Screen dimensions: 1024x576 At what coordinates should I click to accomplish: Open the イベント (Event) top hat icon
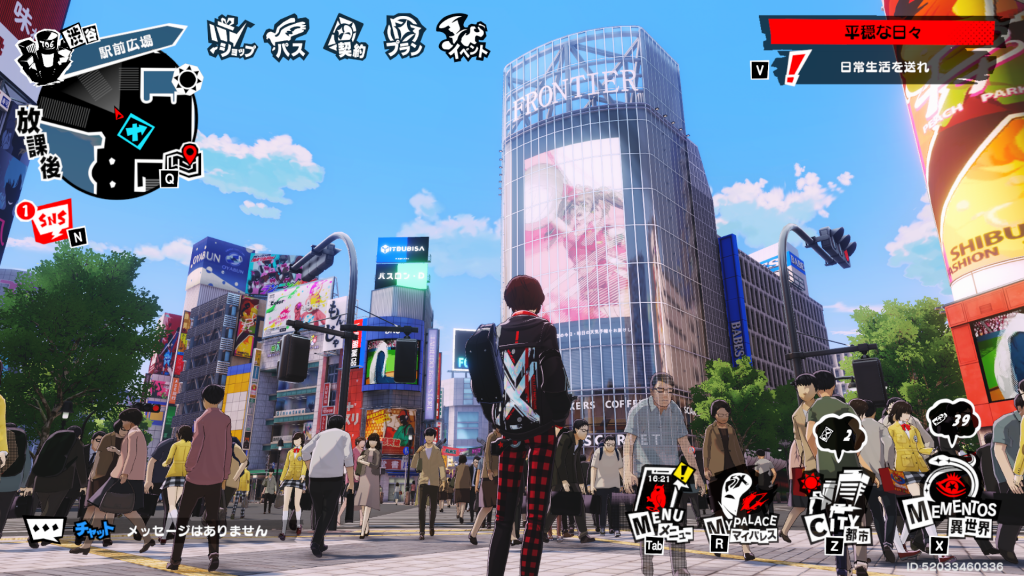pyautogui.click(x=465, y=37)
